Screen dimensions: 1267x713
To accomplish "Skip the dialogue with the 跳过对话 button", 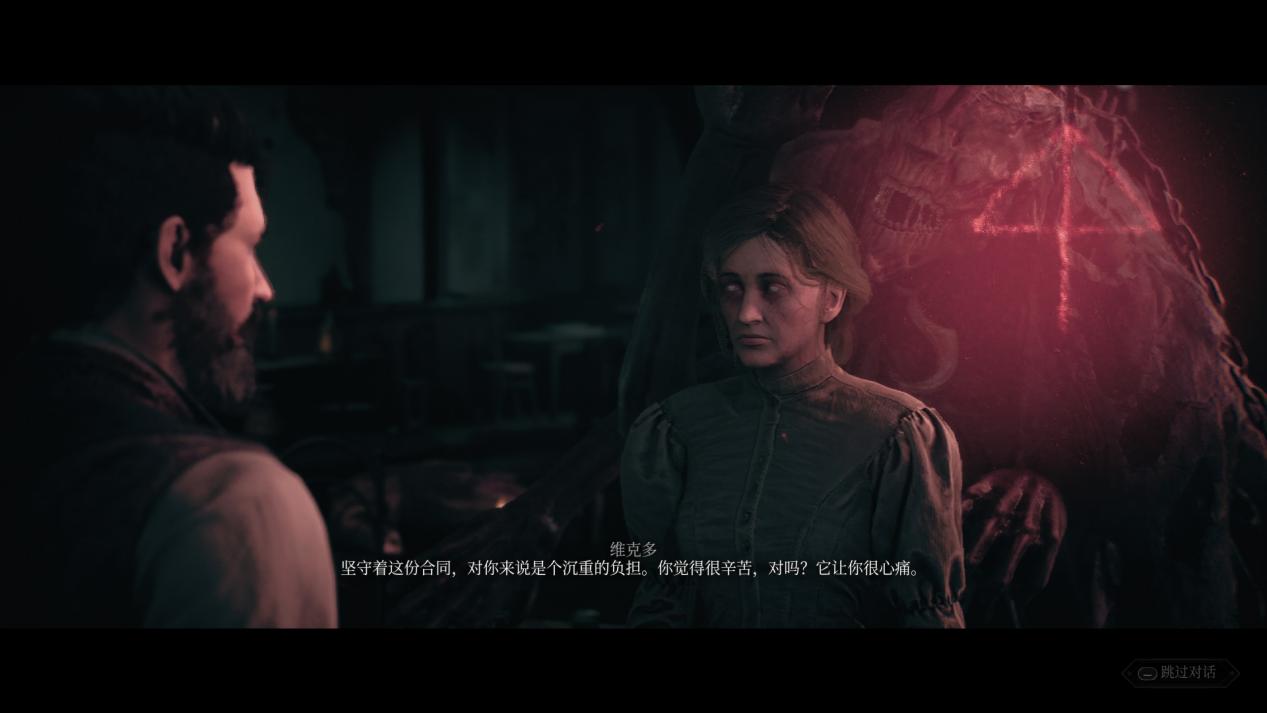I will click(x=1180, y=672).
